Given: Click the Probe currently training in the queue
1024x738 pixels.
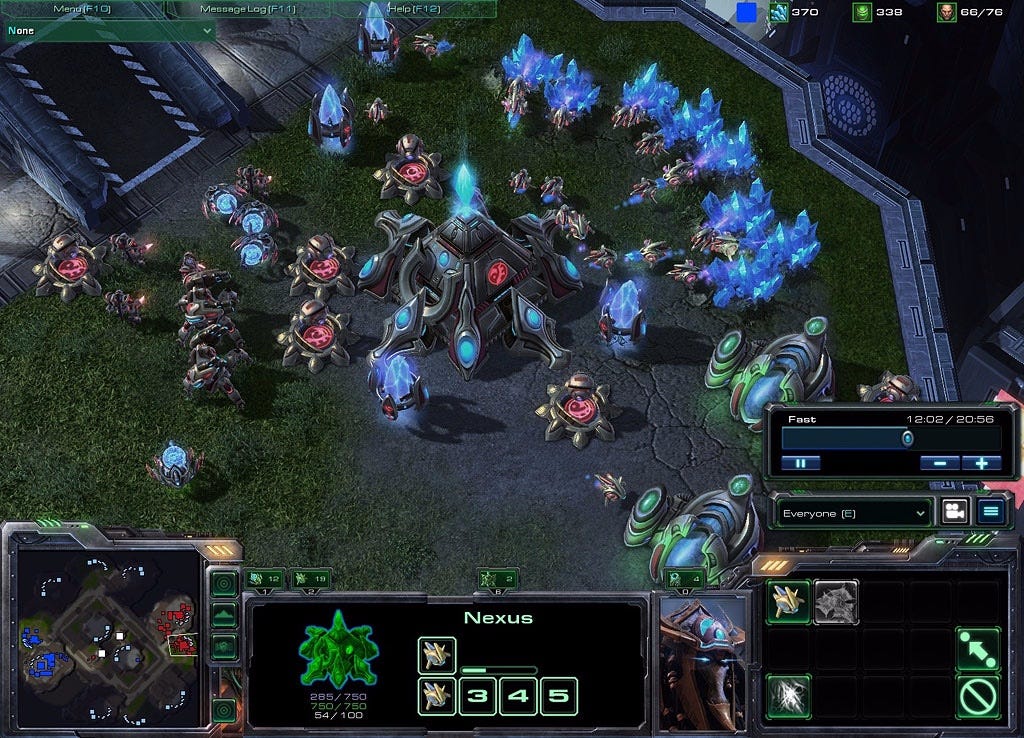Looking at the screenshot, I should 437,655.
